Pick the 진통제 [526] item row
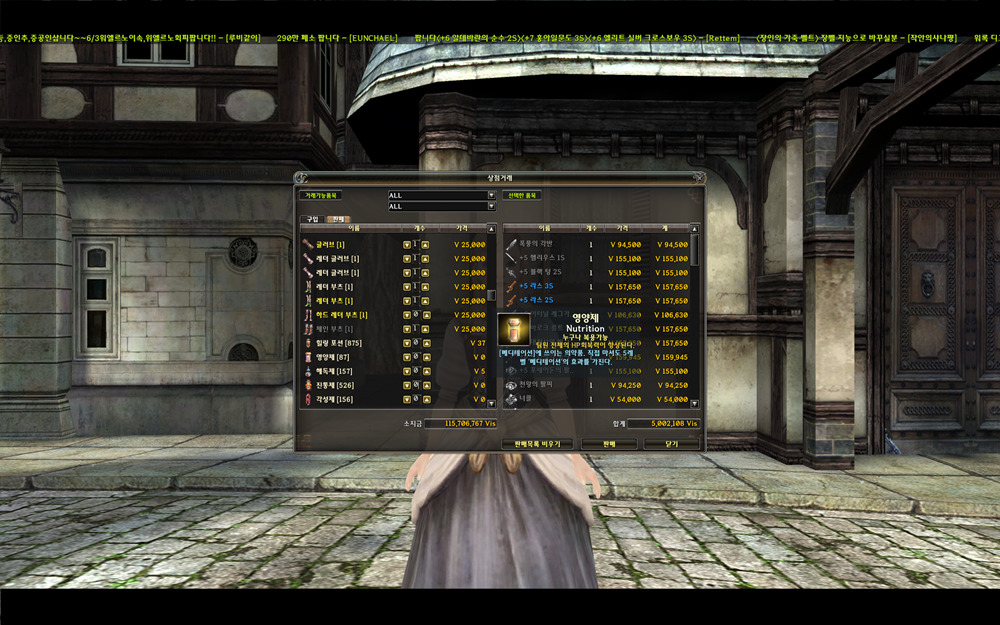1000x625 pixels. [337, 385]
